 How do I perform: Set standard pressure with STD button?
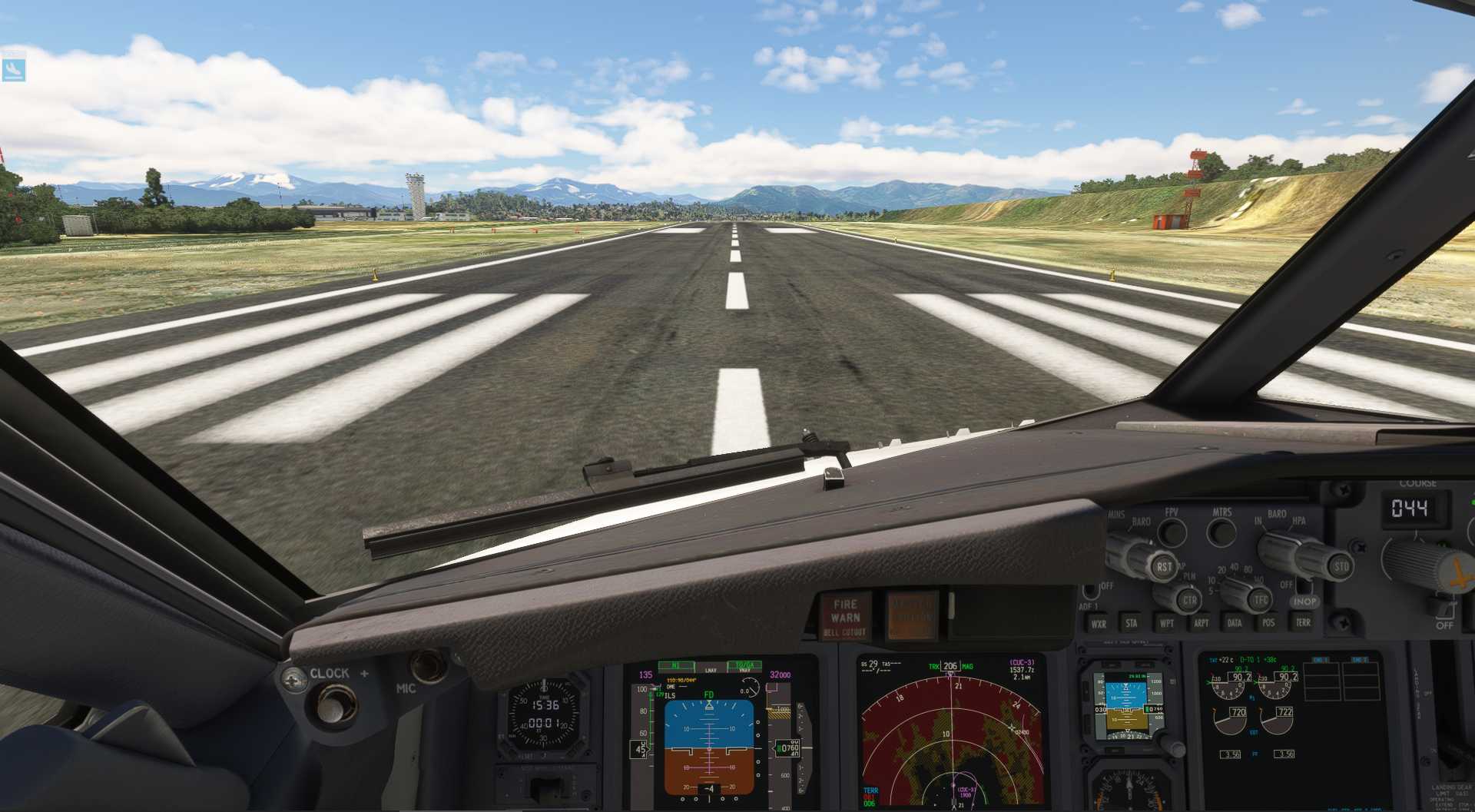pos(1341,567)
